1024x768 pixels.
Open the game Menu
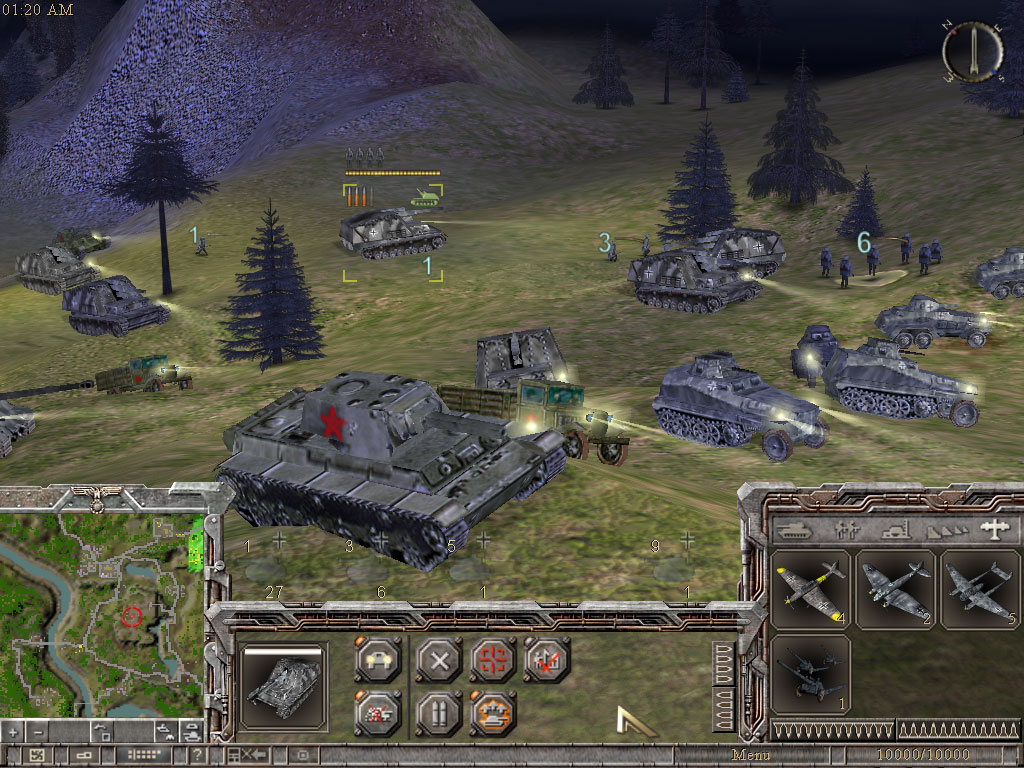(x=751, y=755)
